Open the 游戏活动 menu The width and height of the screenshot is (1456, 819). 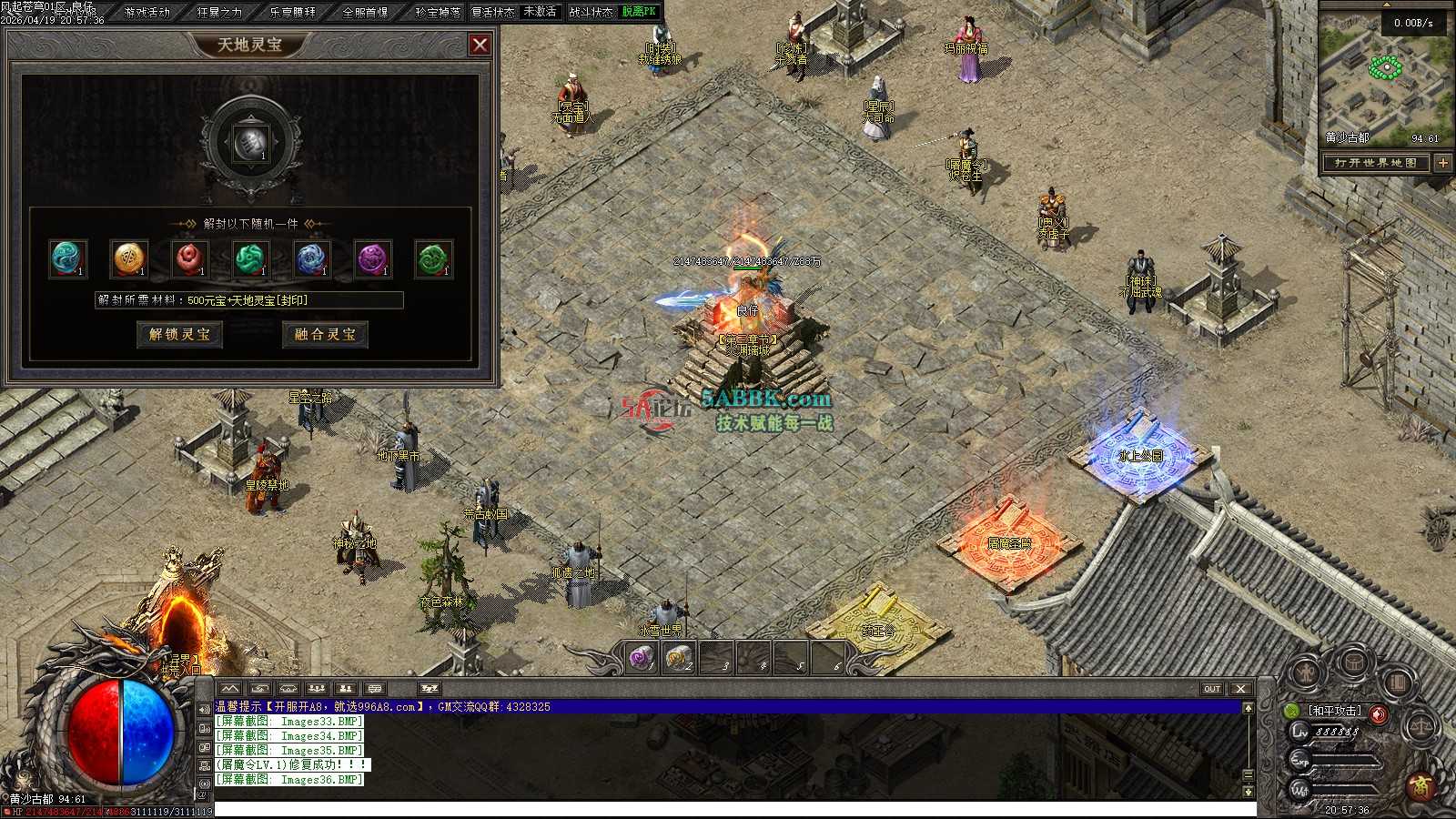click(x=147, y=12)
